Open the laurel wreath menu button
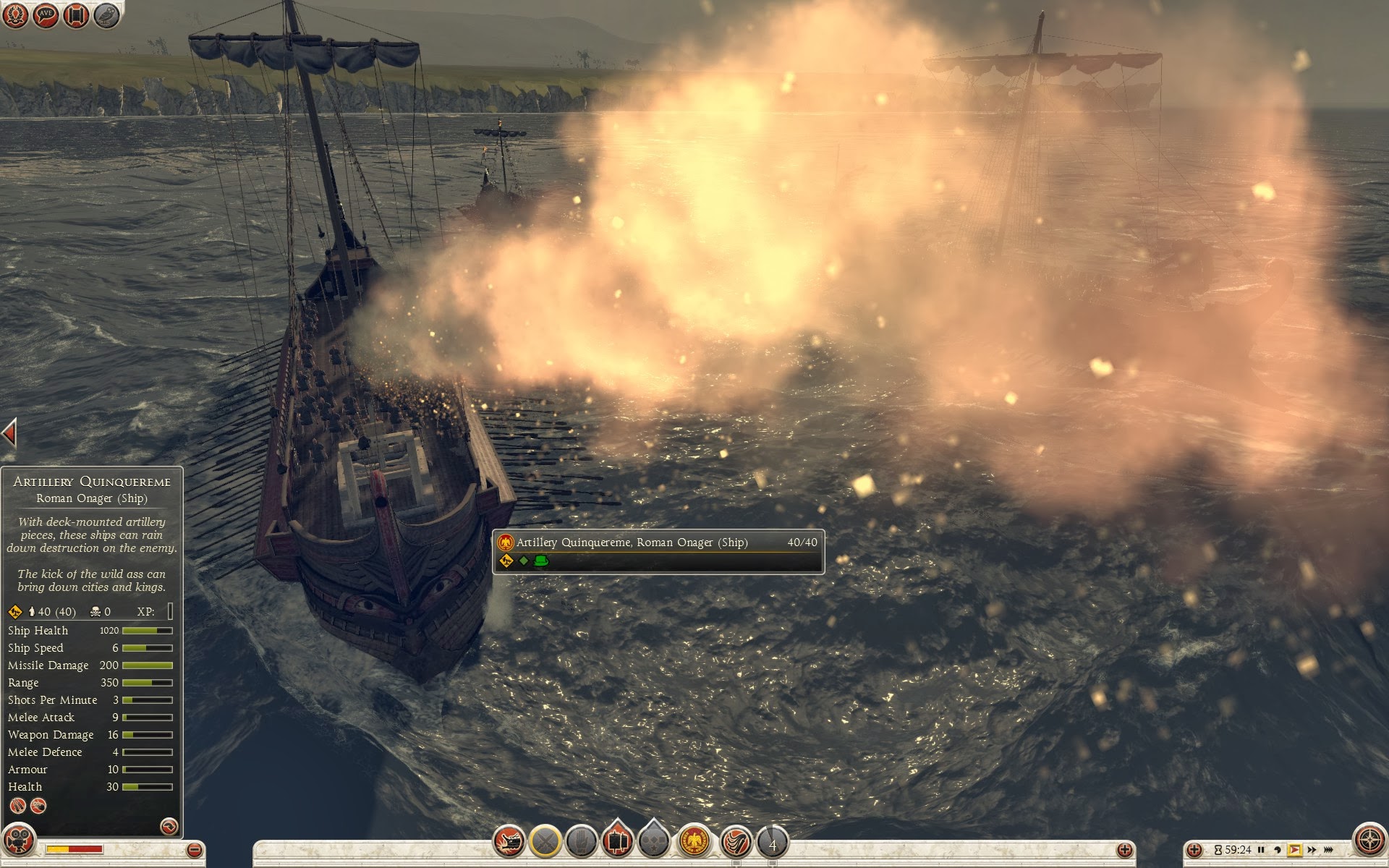This screenshot has width=1389, height=868. [x=14, y=15]
